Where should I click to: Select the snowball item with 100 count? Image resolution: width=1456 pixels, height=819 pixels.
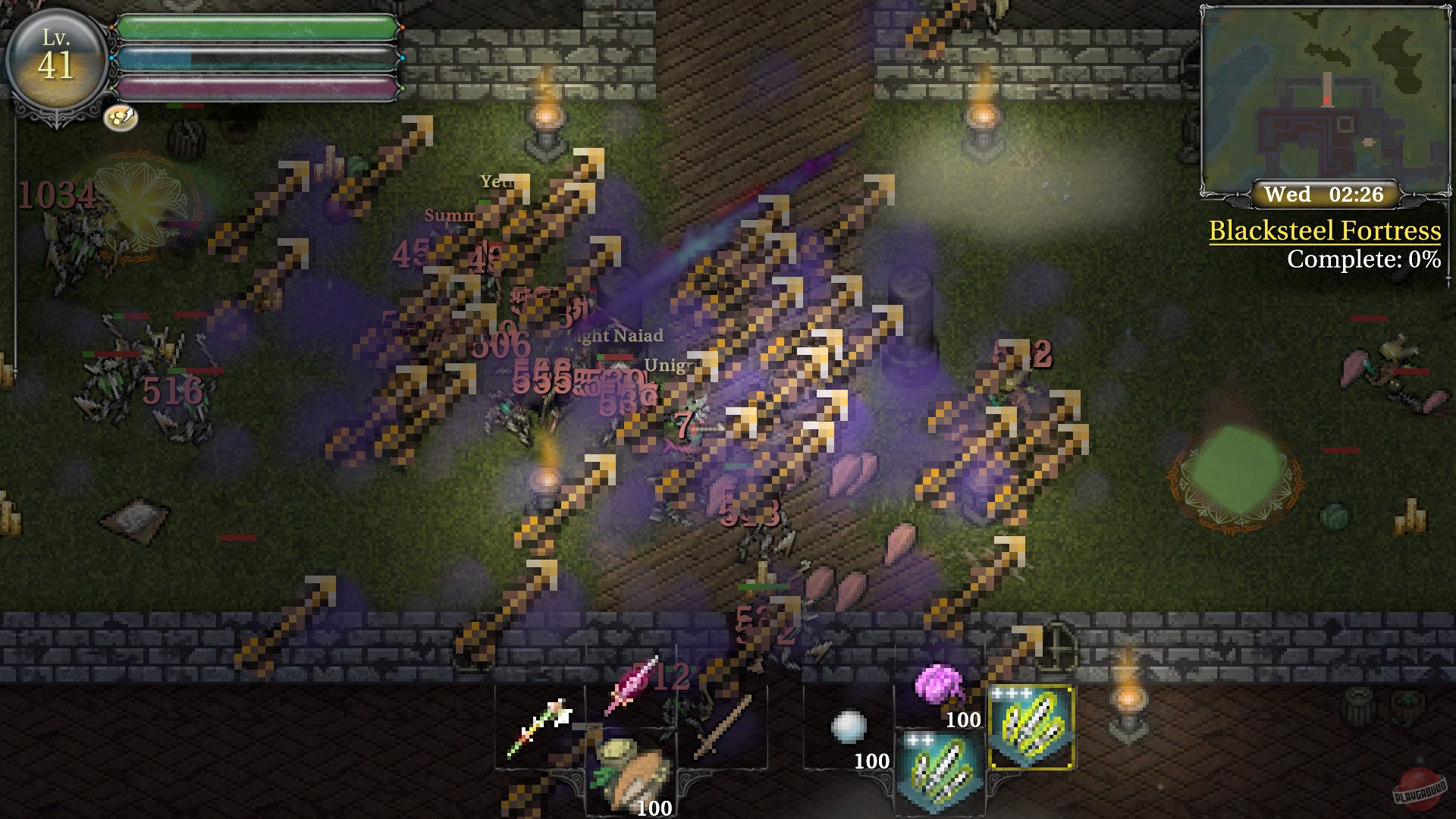click(x=849, y=724)
